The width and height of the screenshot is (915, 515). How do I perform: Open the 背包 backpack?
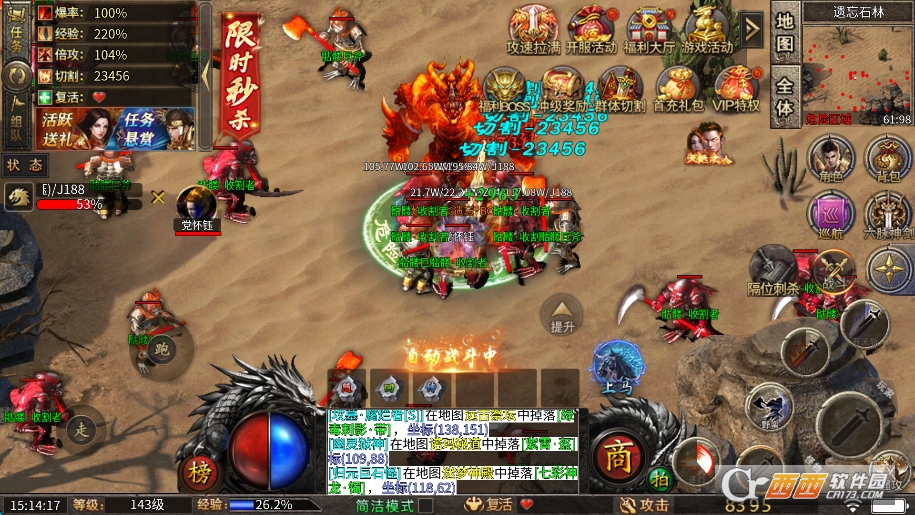tap(886, 160)
